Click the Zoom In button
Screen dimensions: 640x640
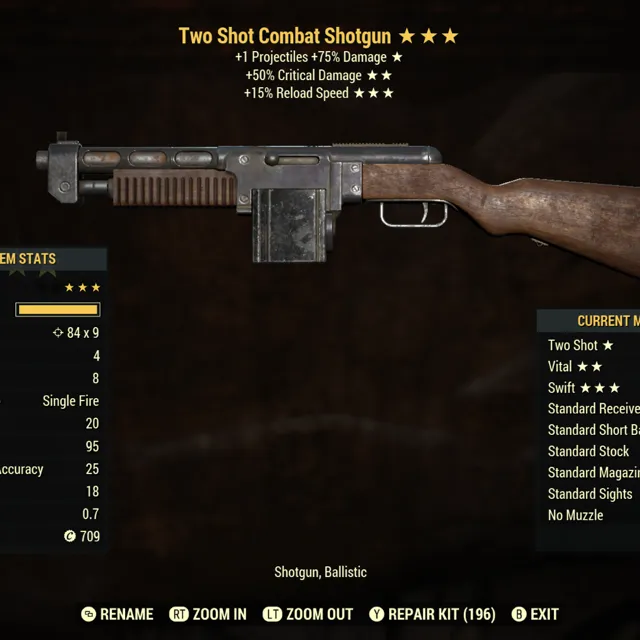click(x=208, y=614)
